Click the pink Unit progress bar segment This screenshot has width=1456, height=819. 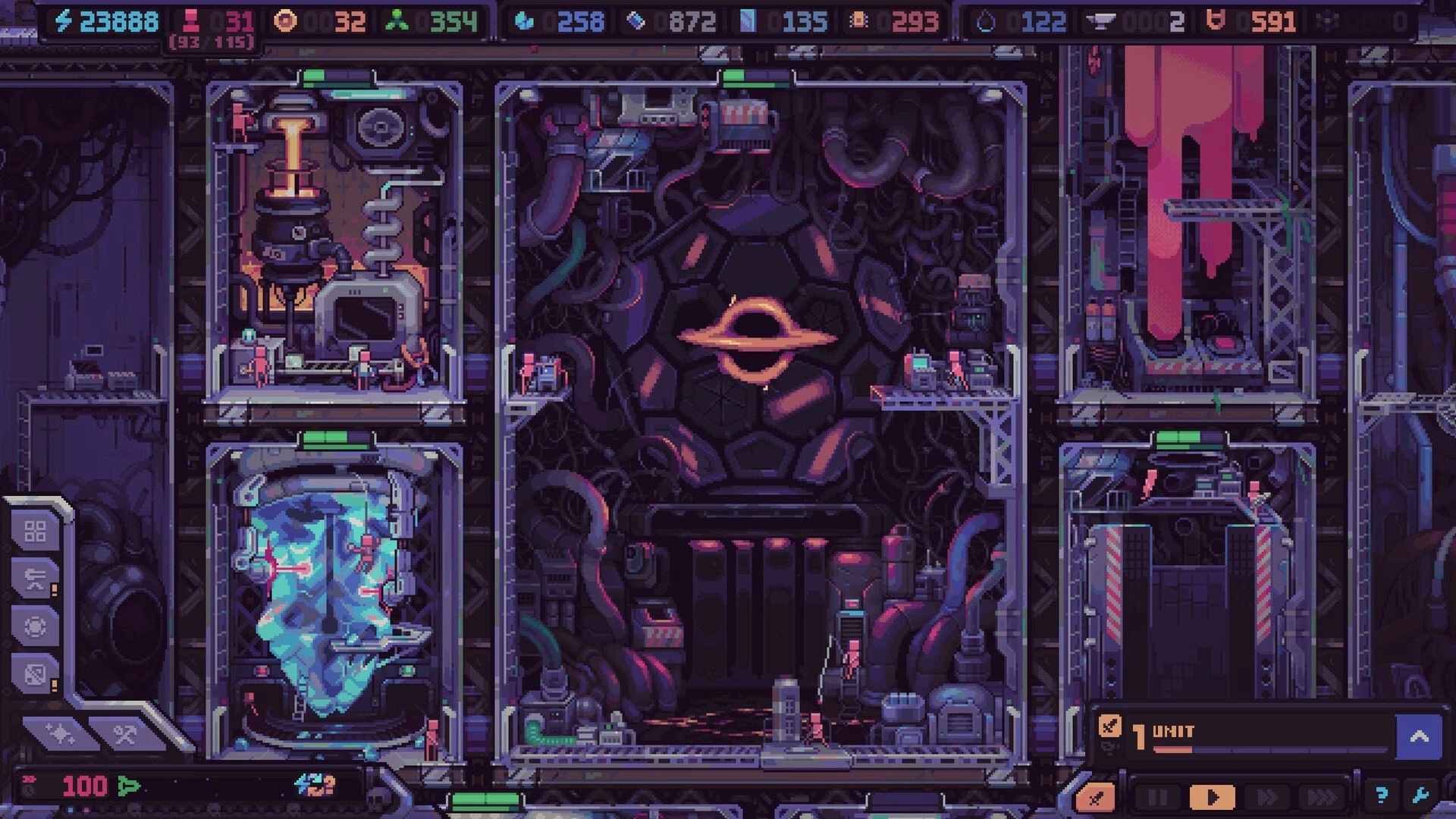[x=1174, y=749]
